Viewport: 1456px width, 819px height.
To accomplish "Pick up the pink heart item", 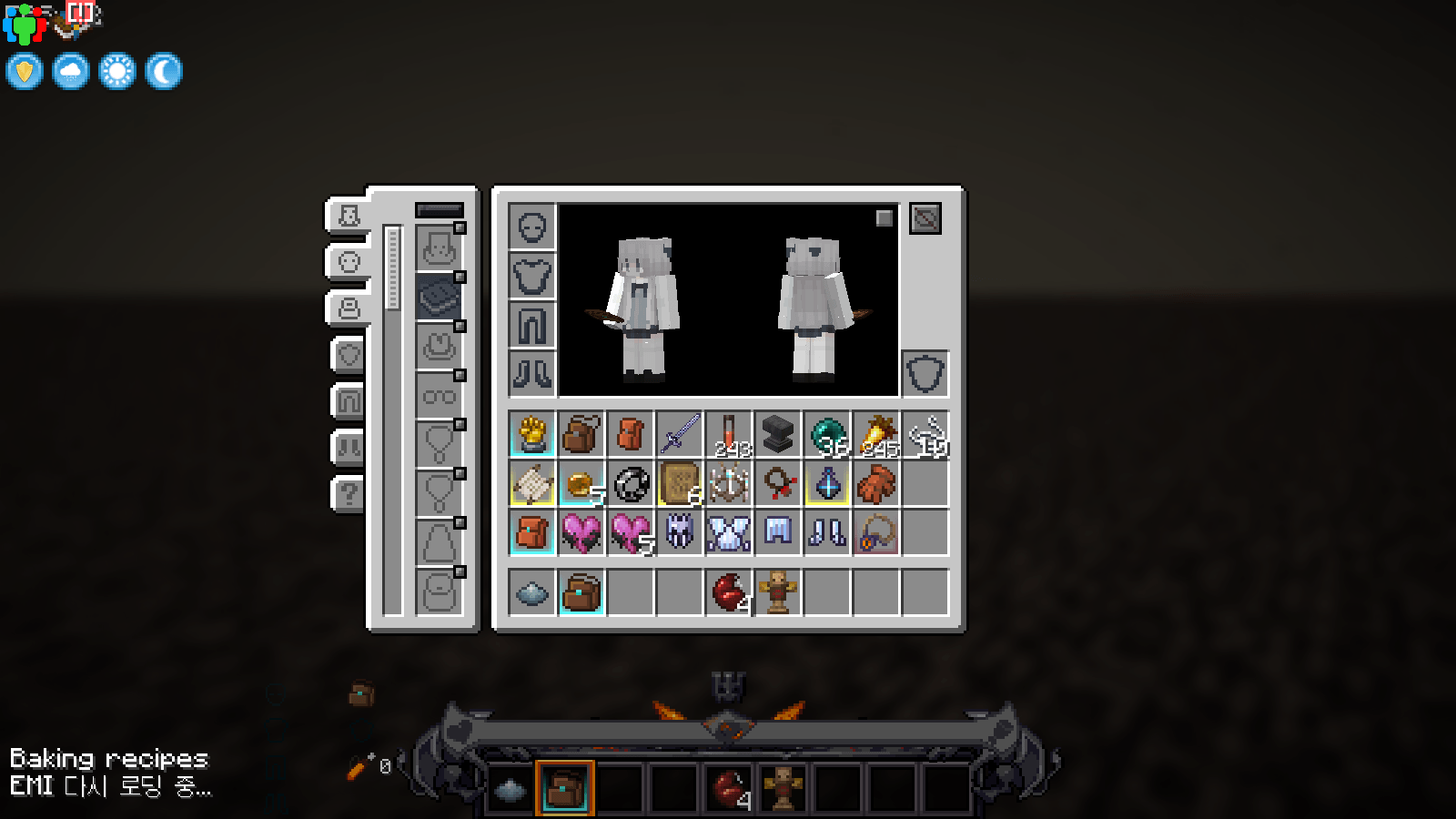I will [582, 532].
